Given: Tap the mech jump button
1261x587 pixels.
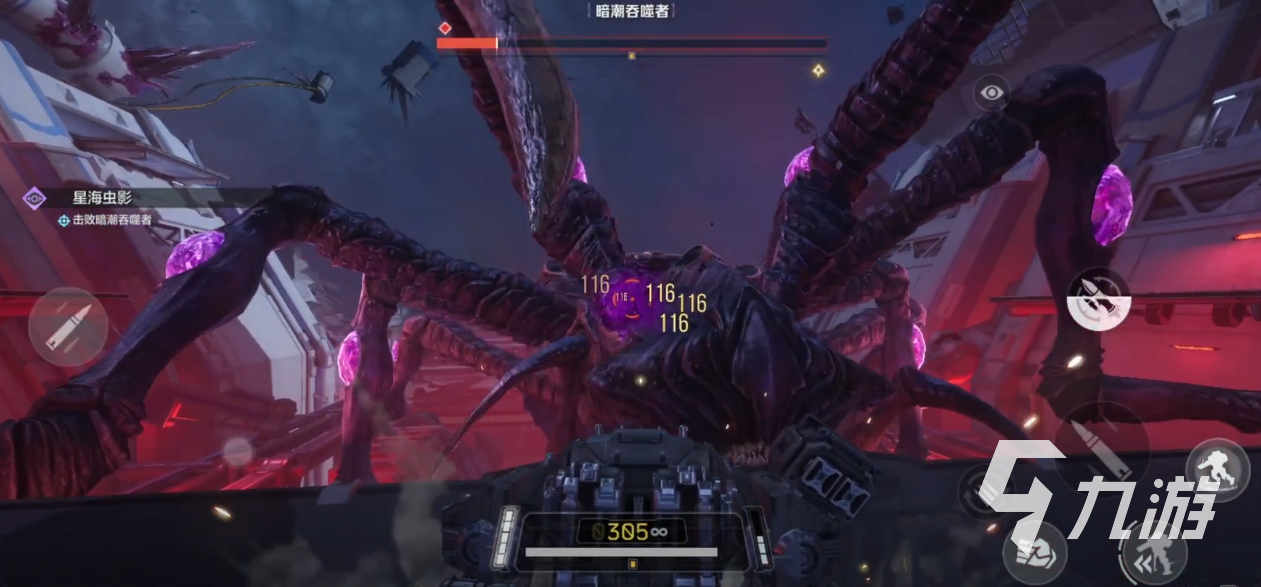Looking at the screenshot, I should pyautogui.click(x=1217, y=469).
